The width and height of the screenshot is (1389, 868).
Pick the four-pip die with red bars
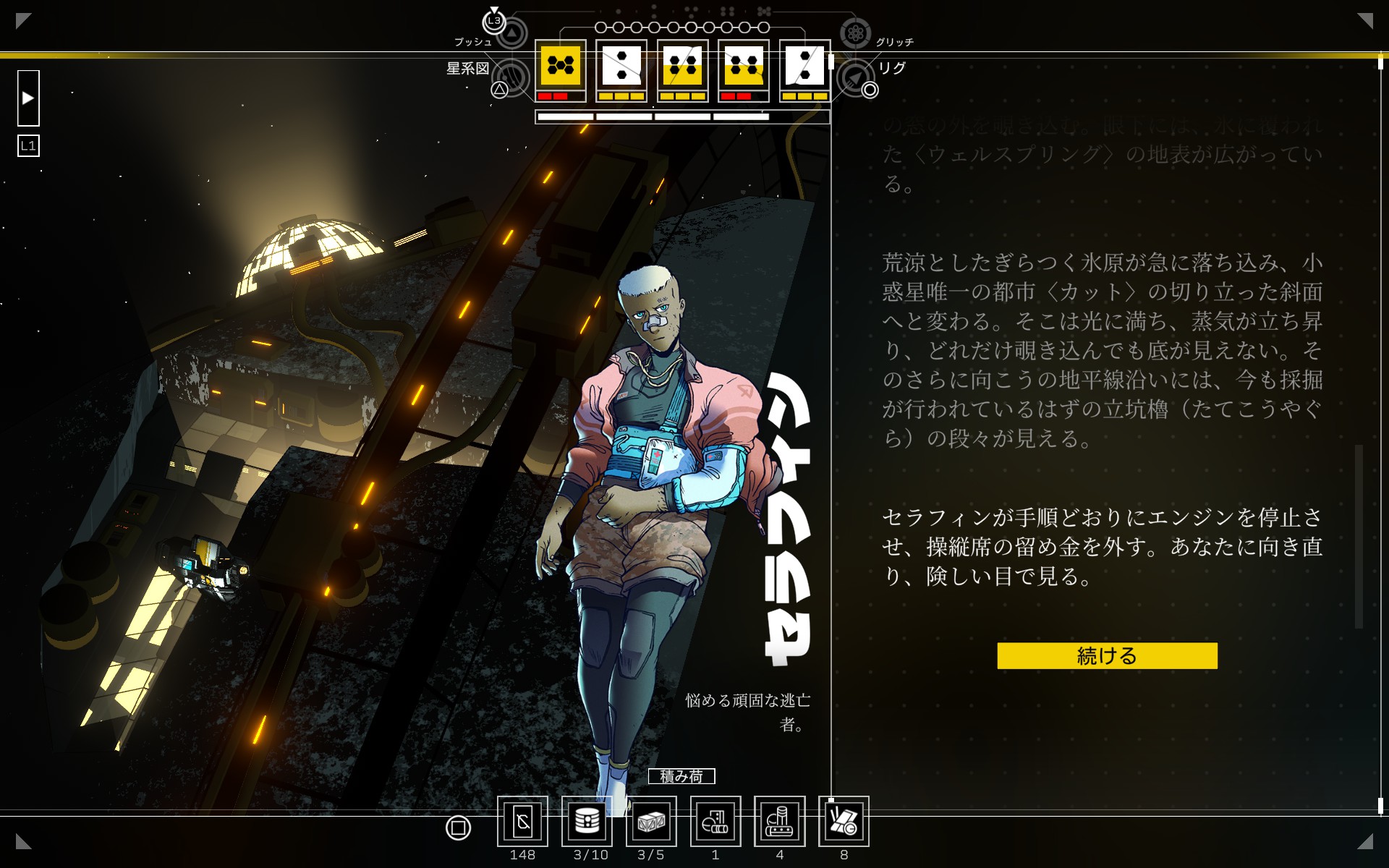743,67
